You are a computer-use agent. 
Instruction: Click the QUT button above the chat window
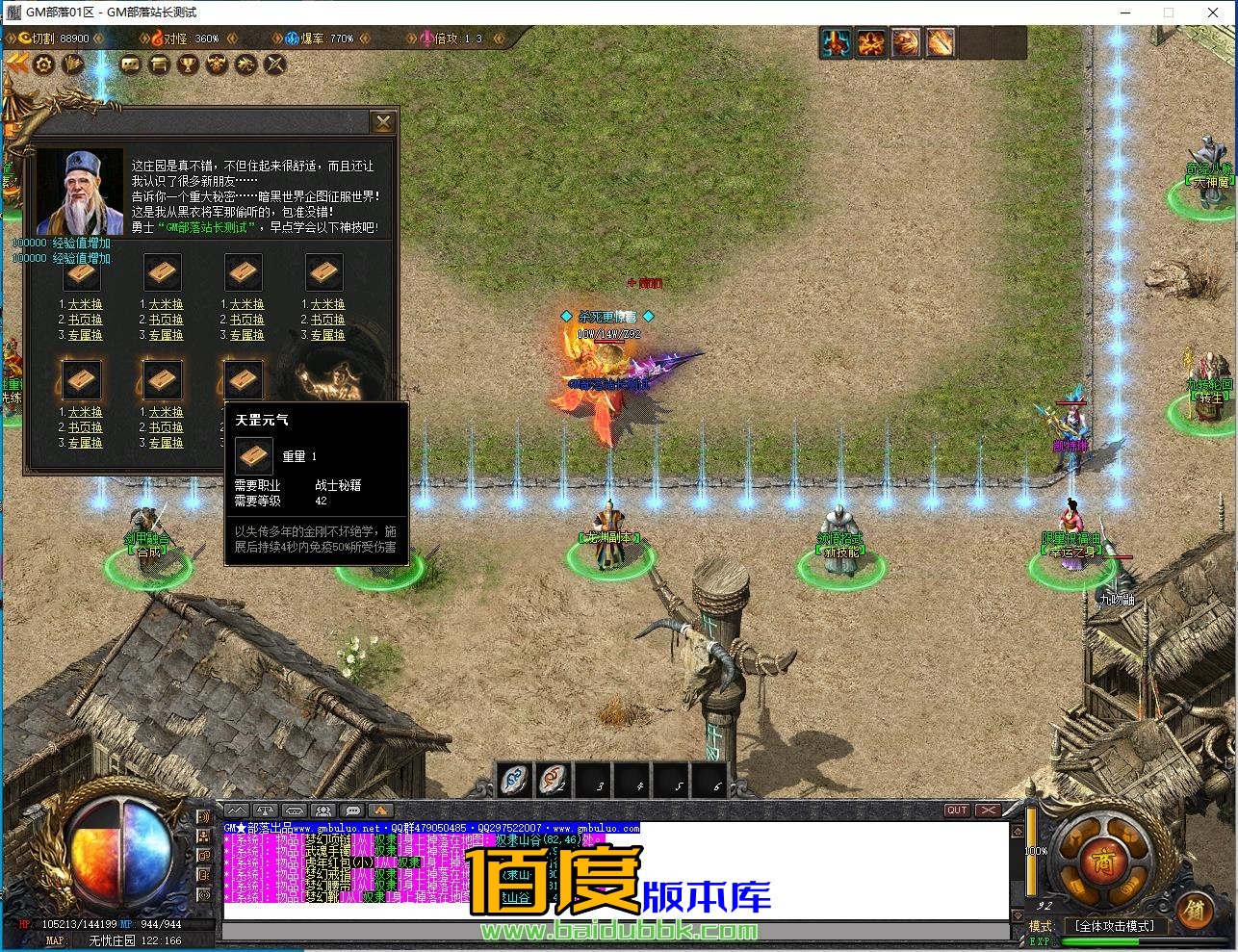[x=957, y=810]
